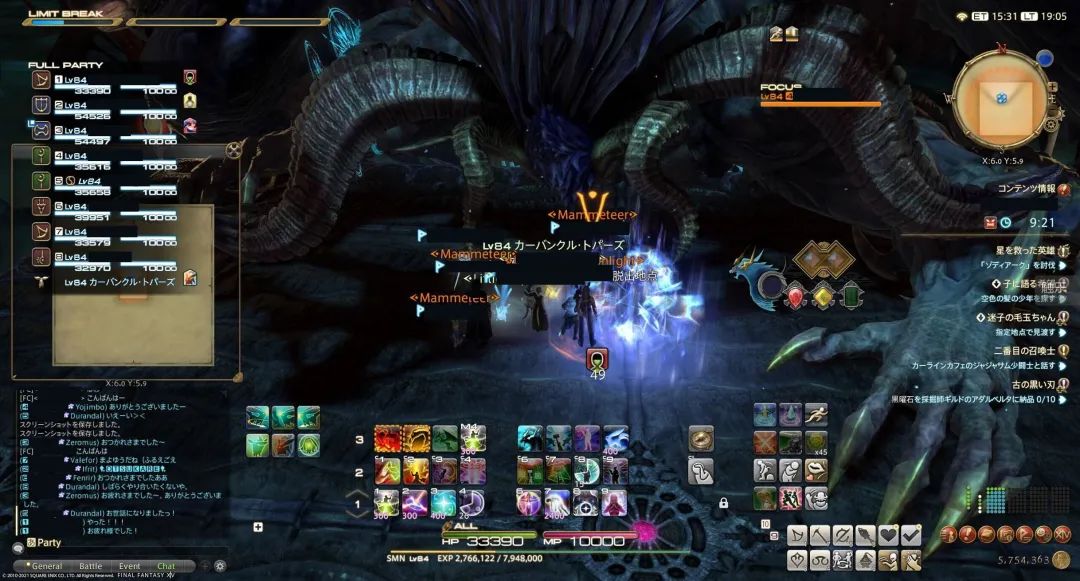The height and width of the screenshot is (581, 1080).
Task: Open the Battle chat log tab
Action: pyautogui.click(x=90, y=566)
